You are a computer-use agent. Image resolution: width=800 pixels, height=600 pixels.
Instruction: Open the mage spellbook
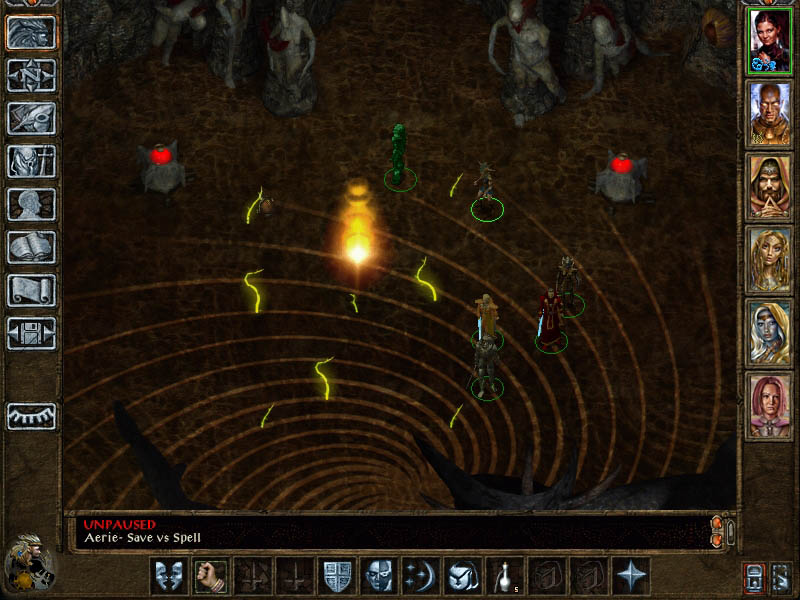point(31,247)
